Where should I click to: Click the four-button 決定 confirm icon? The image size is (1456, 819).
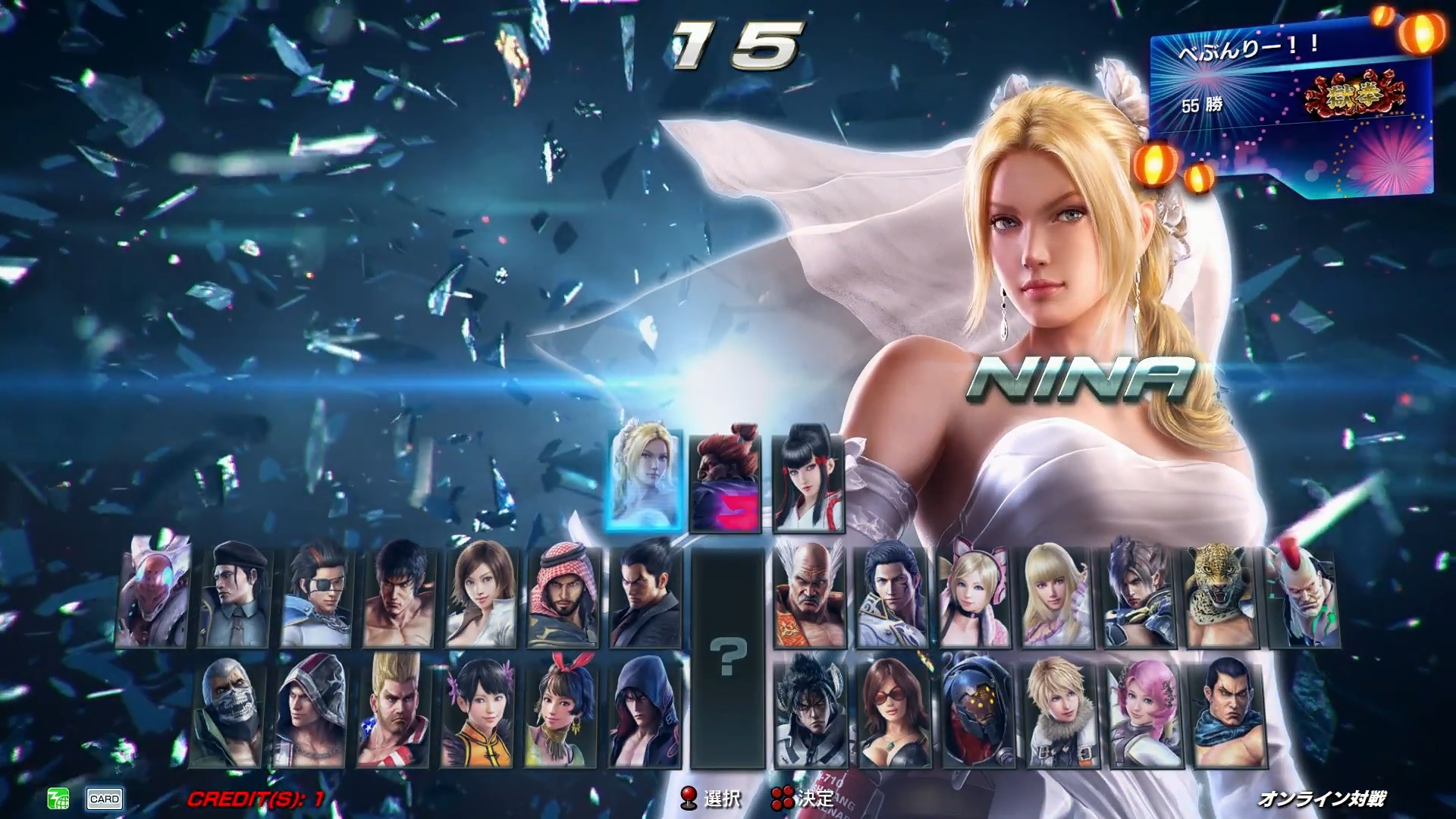tap(783, 798)
